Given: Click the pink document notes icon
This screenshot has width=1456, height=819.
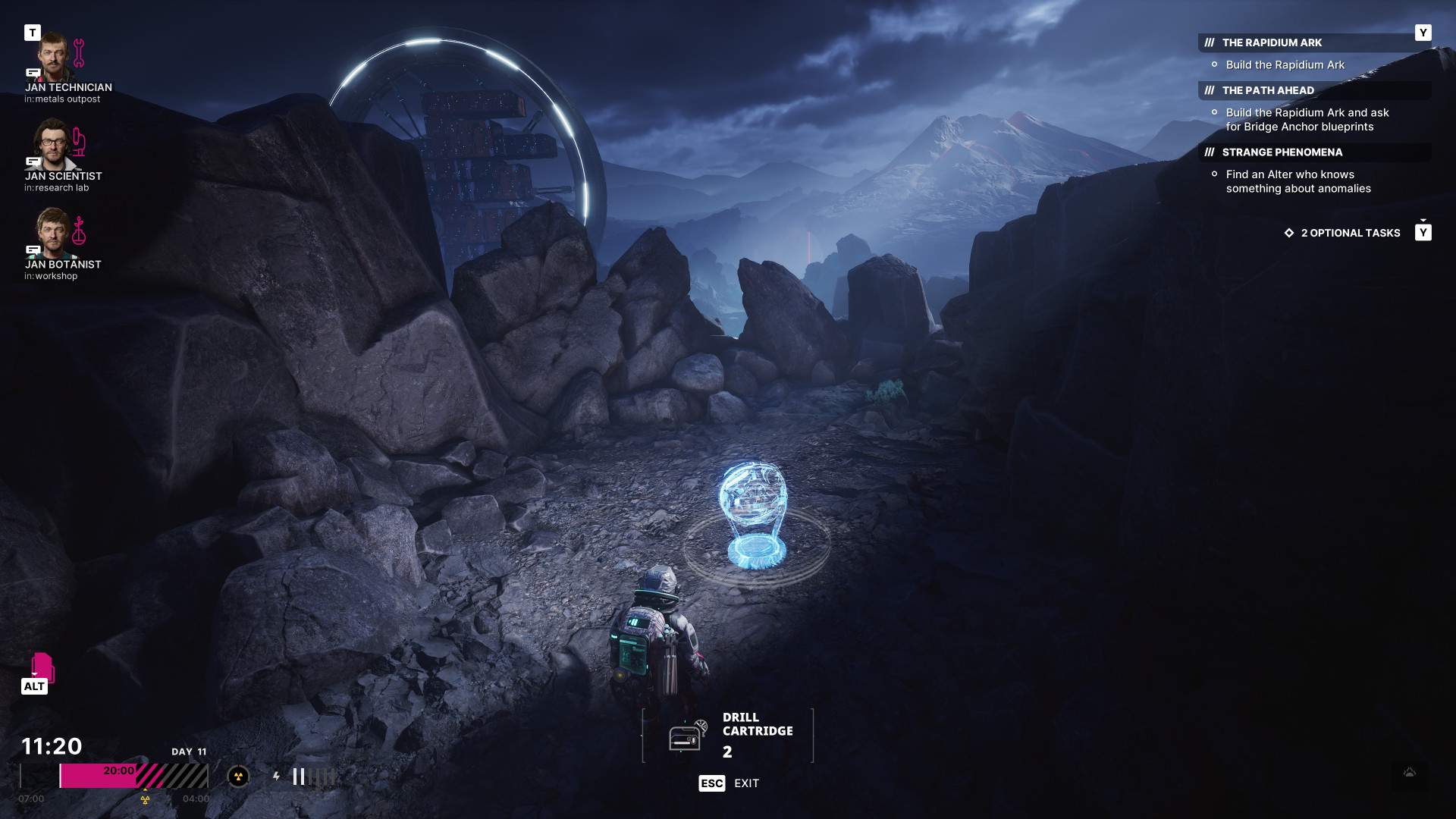Looking at the screenshot, I should (42, 667).
